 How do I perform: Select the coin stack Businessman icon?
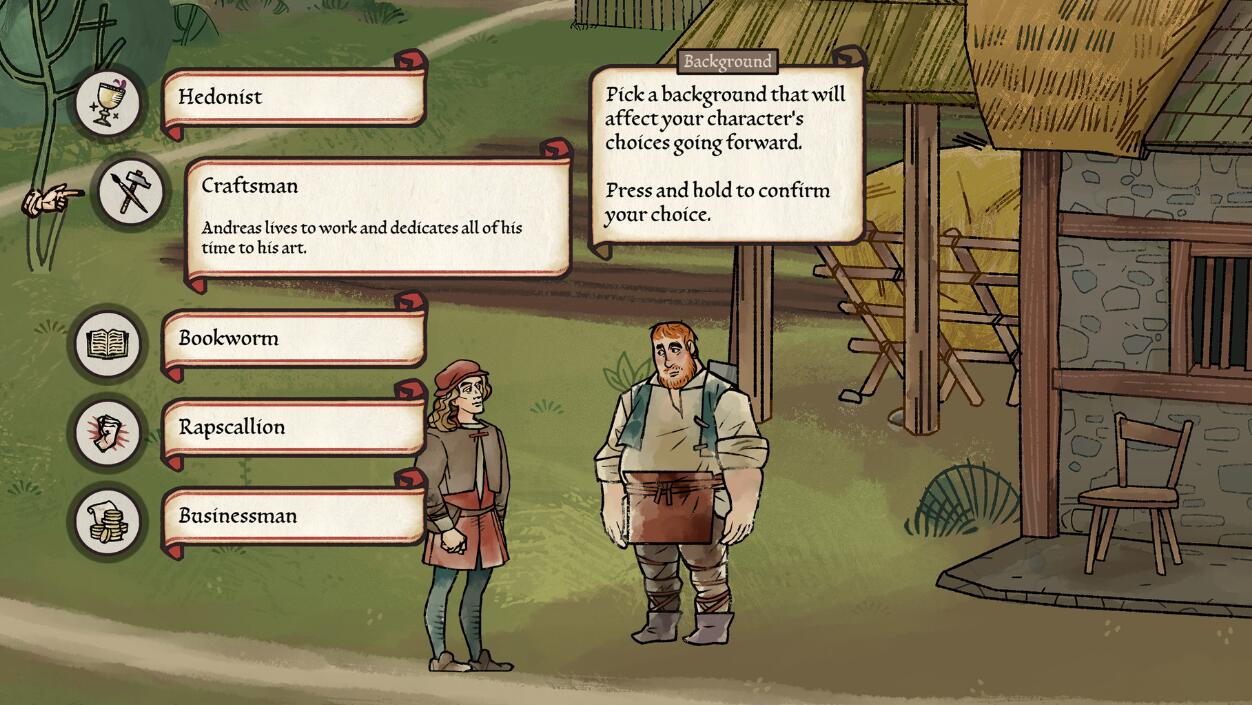[x=107, y=521]
